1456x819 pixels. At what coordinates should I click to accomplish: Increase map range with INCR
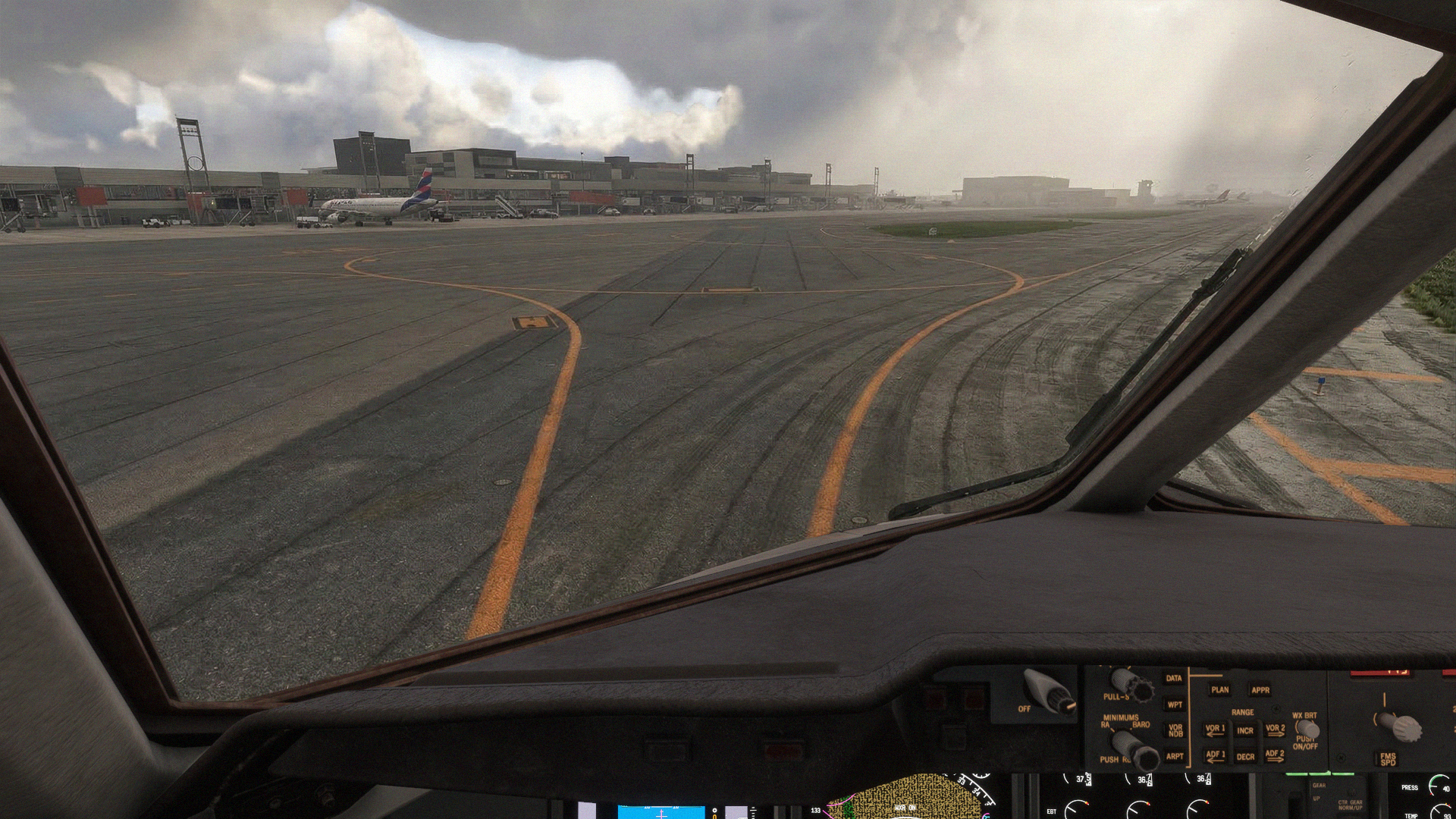[x=1245, y=732]
